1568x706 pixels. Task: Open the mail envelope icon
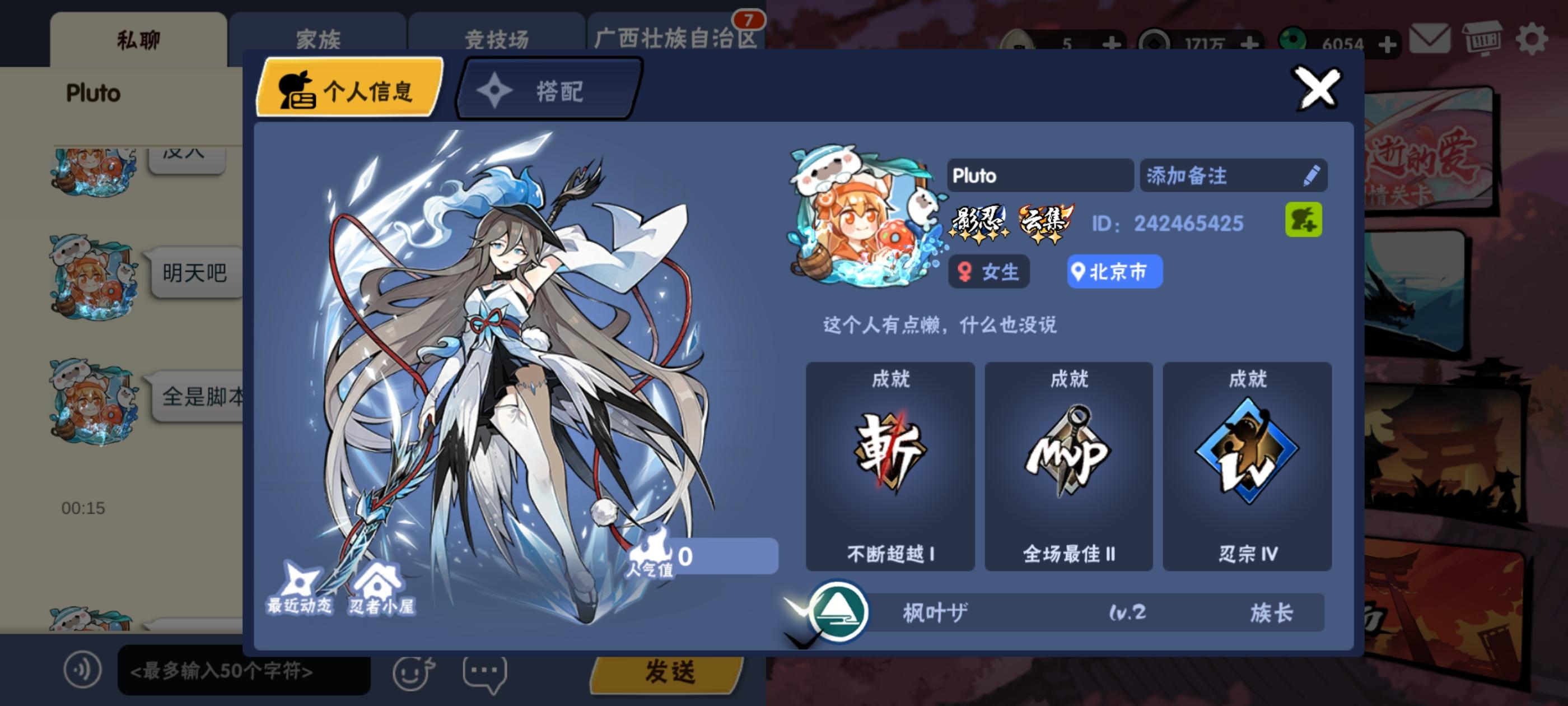point(1429,38)
